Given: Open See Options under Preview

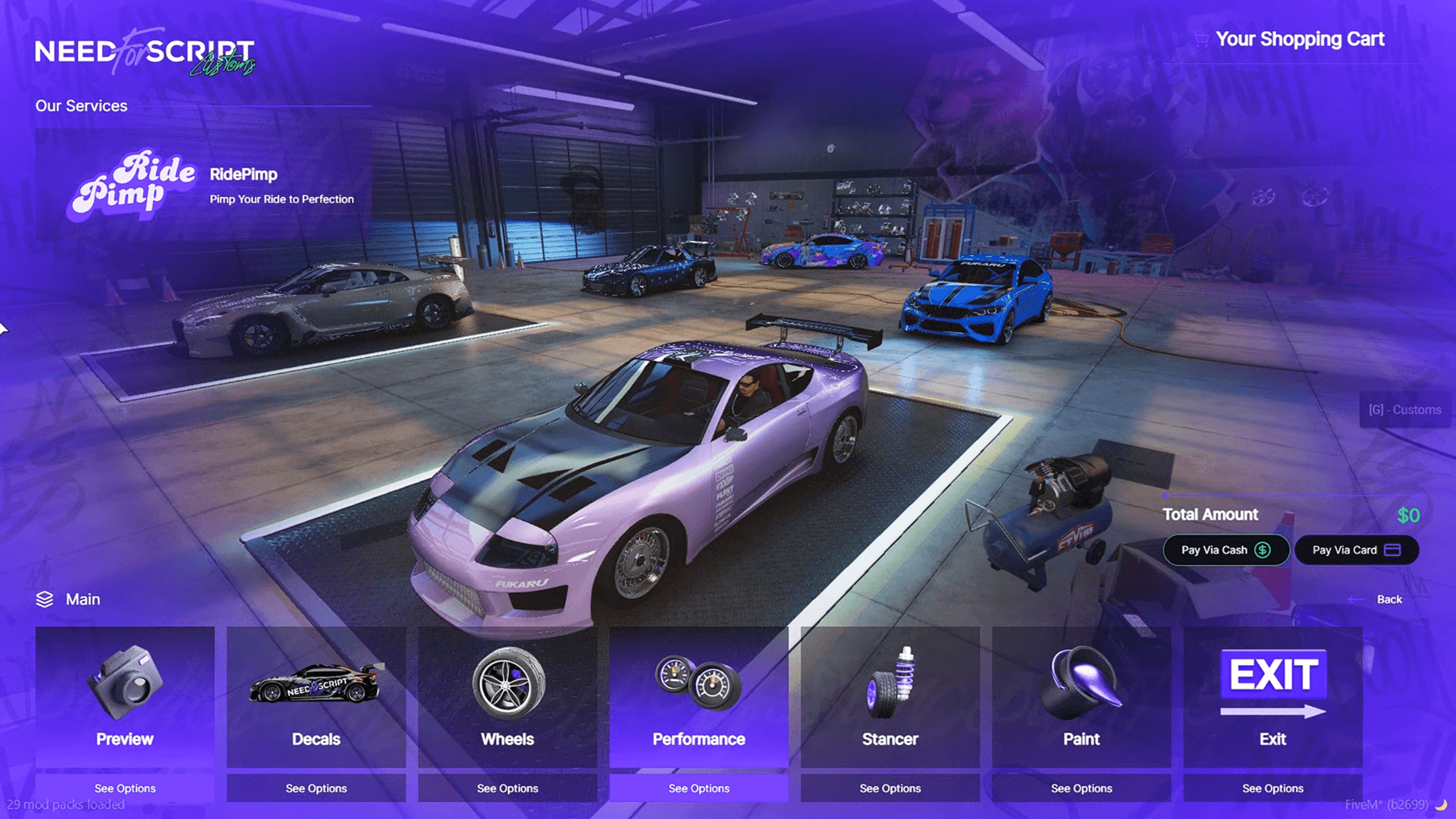Looking at the screenshot, I should tap(124, 788).
